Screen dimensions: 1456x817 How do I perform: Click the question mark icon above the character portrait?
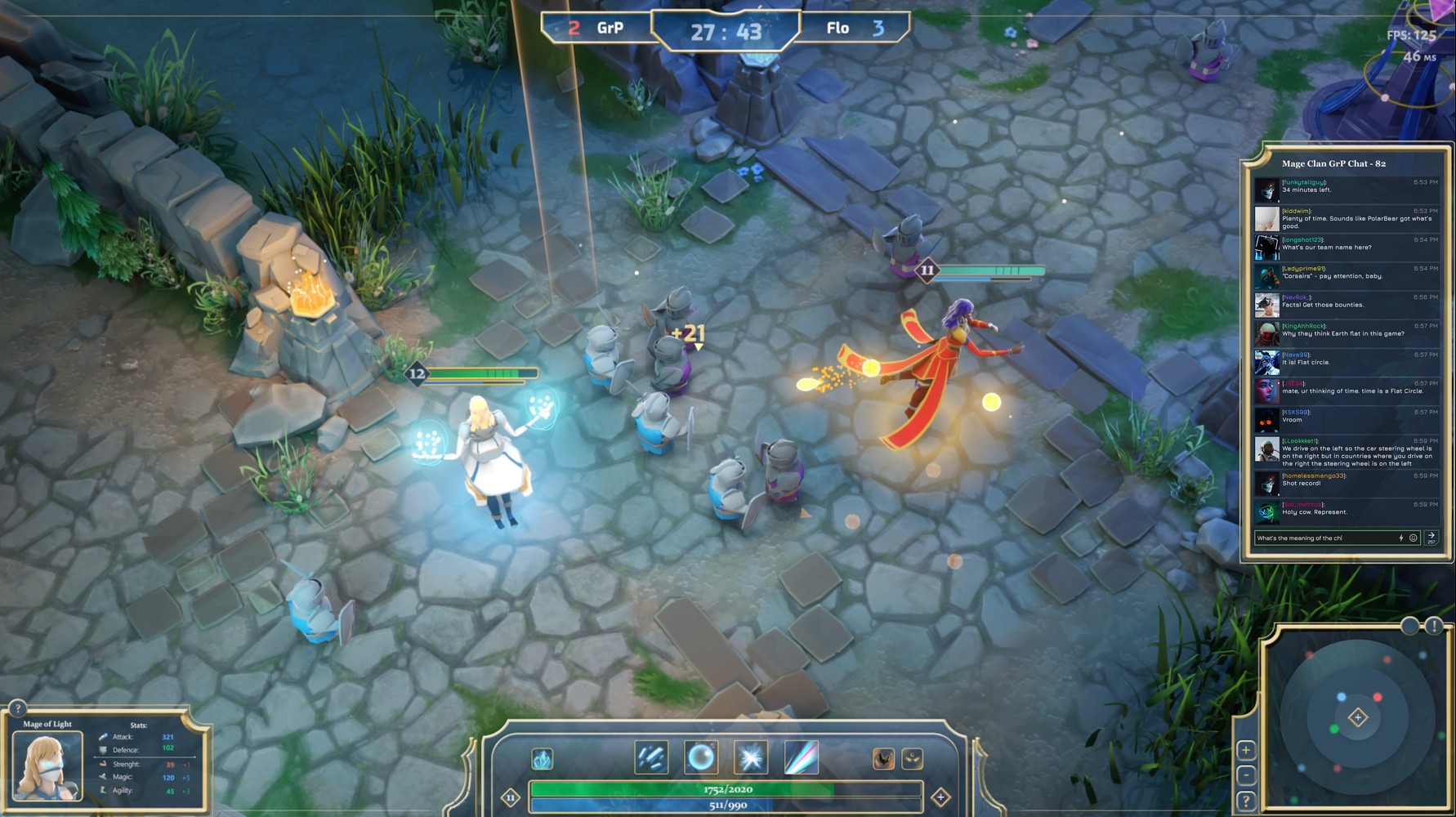(x=16, y=707)
